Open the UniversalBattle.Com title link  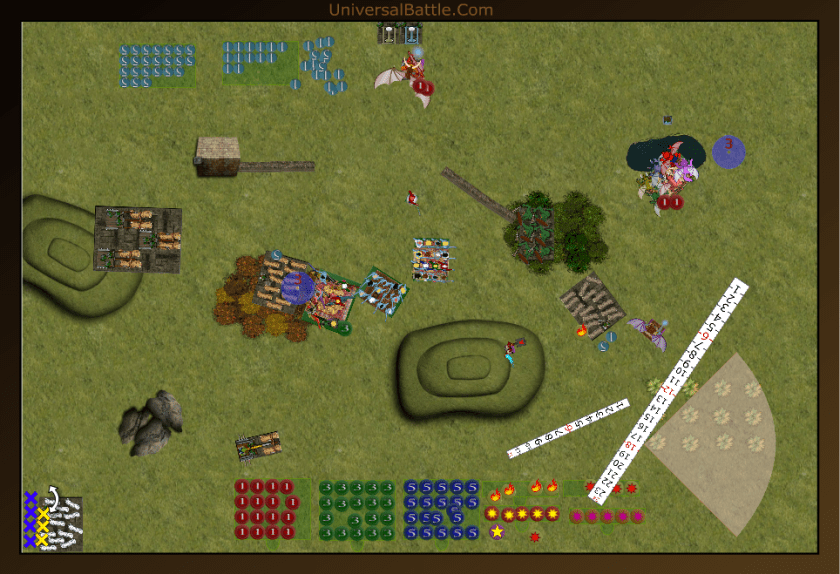coord(410,10)
